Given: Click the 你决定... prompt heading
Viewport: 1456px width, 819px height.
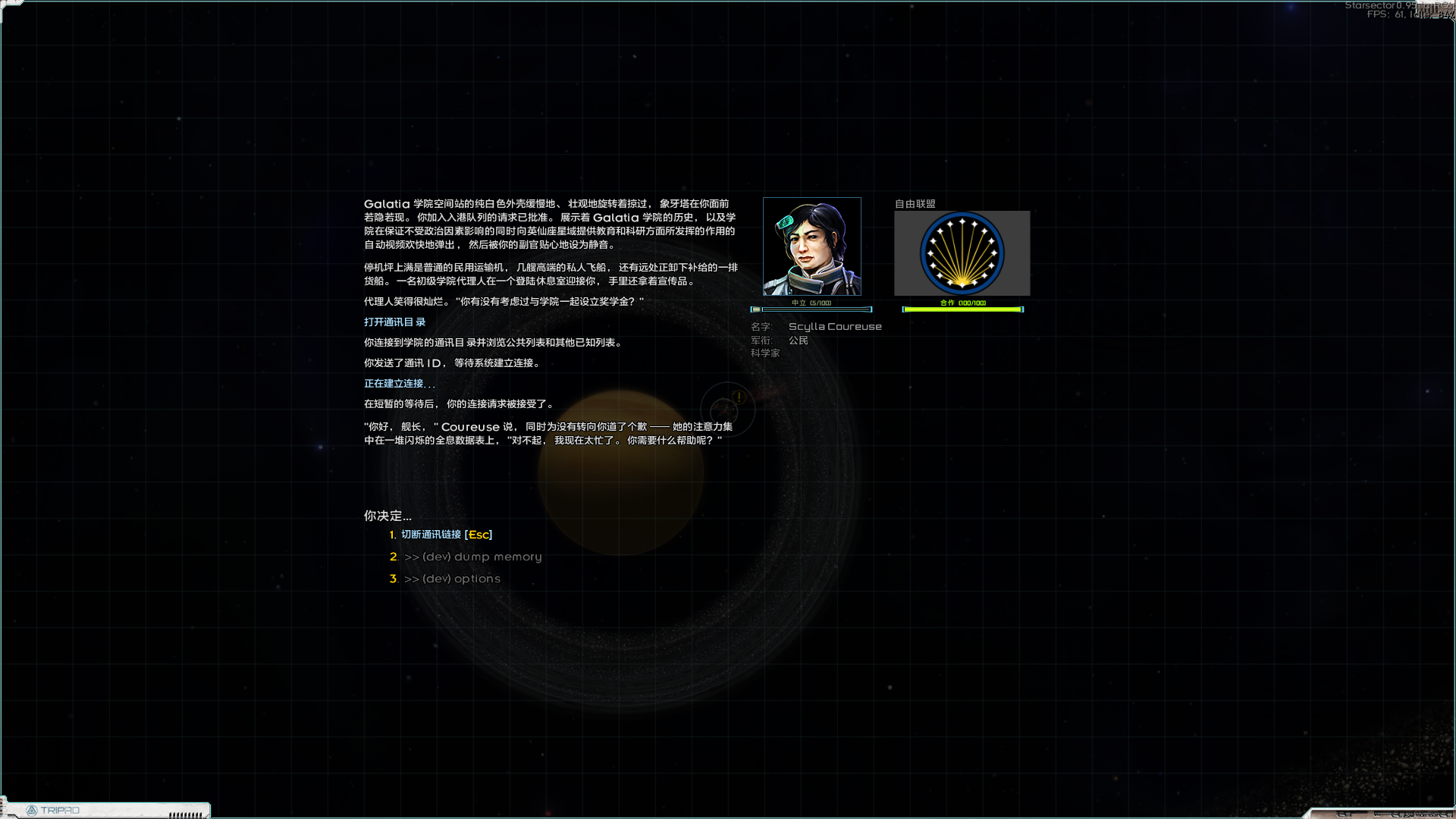Looking at the screenshot, I should point(388,516).
